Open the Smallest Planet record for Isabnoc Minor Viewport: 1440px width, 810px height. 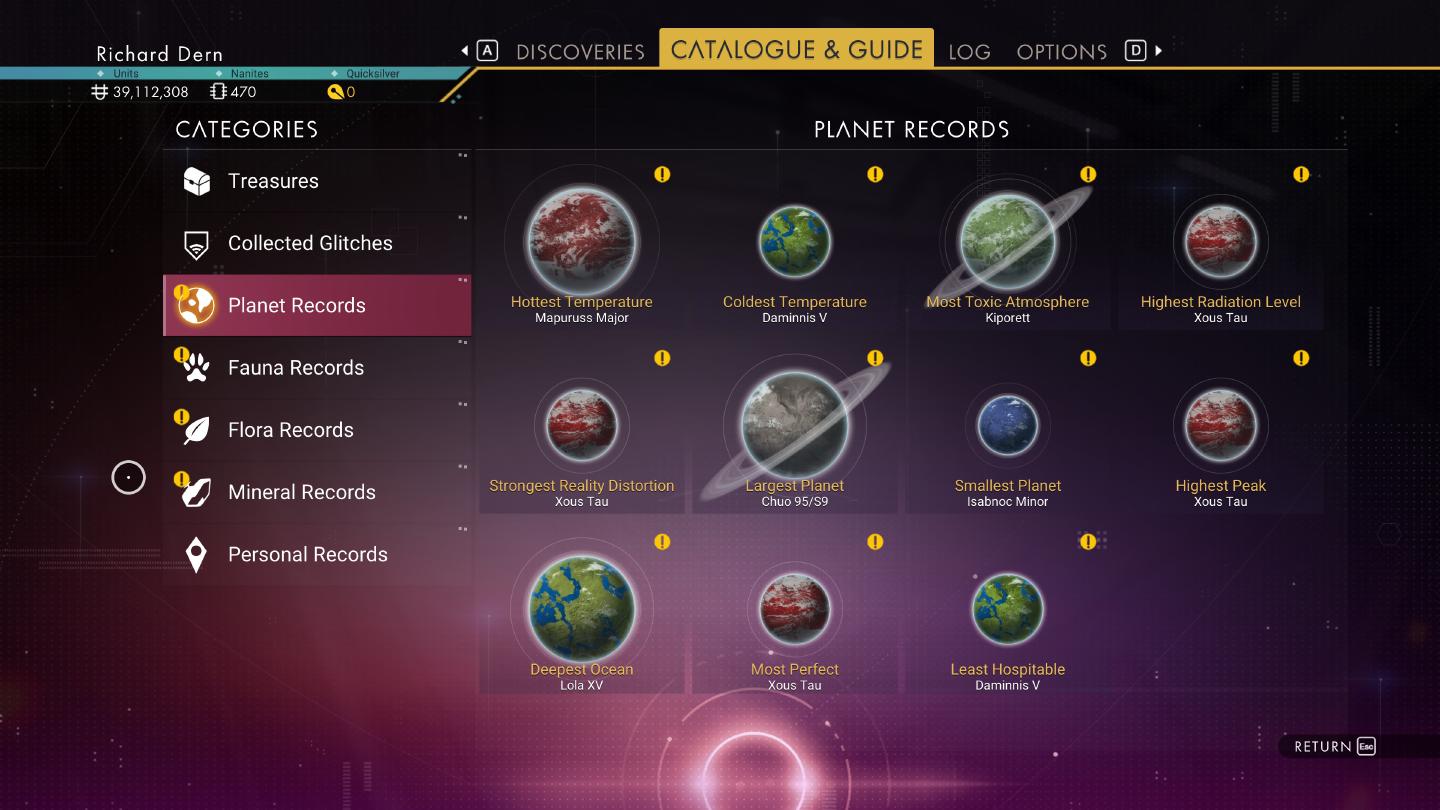coord(1008,425)
